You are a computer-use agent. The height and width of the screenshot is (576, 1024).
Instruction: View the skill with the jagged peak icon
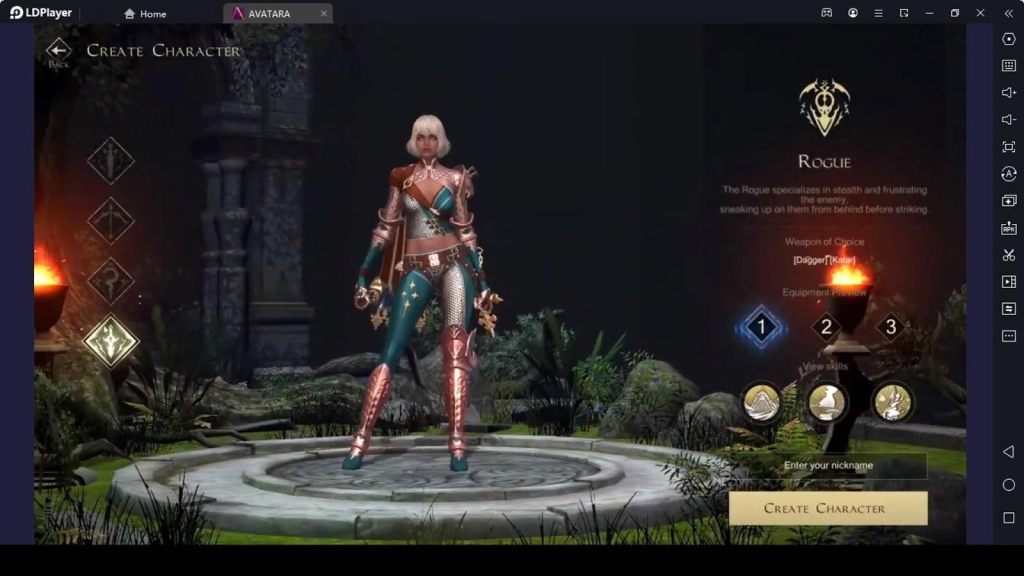(x=762, y=402)
